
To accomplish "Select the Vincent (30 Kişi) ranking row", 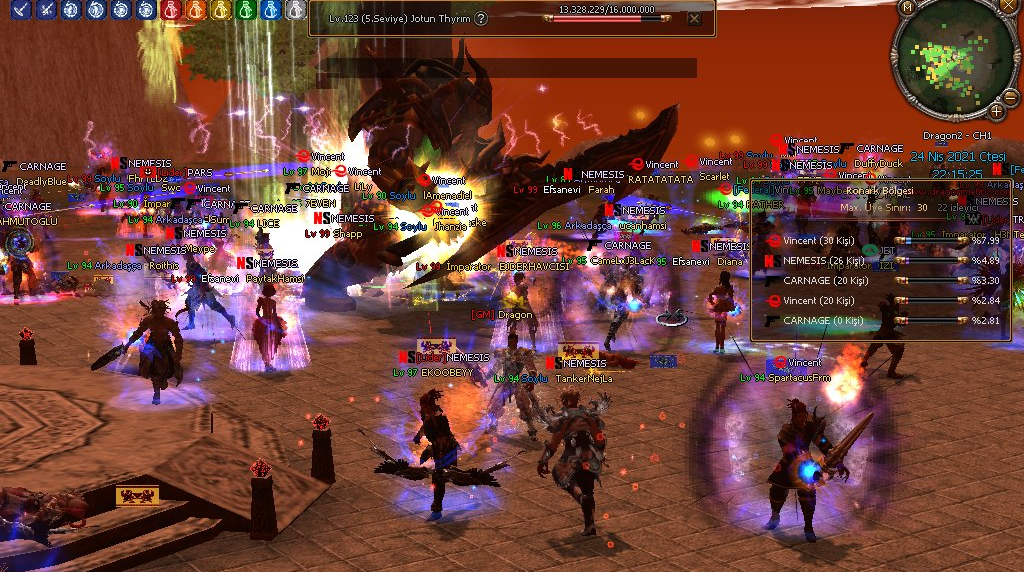I will (882, 241).
